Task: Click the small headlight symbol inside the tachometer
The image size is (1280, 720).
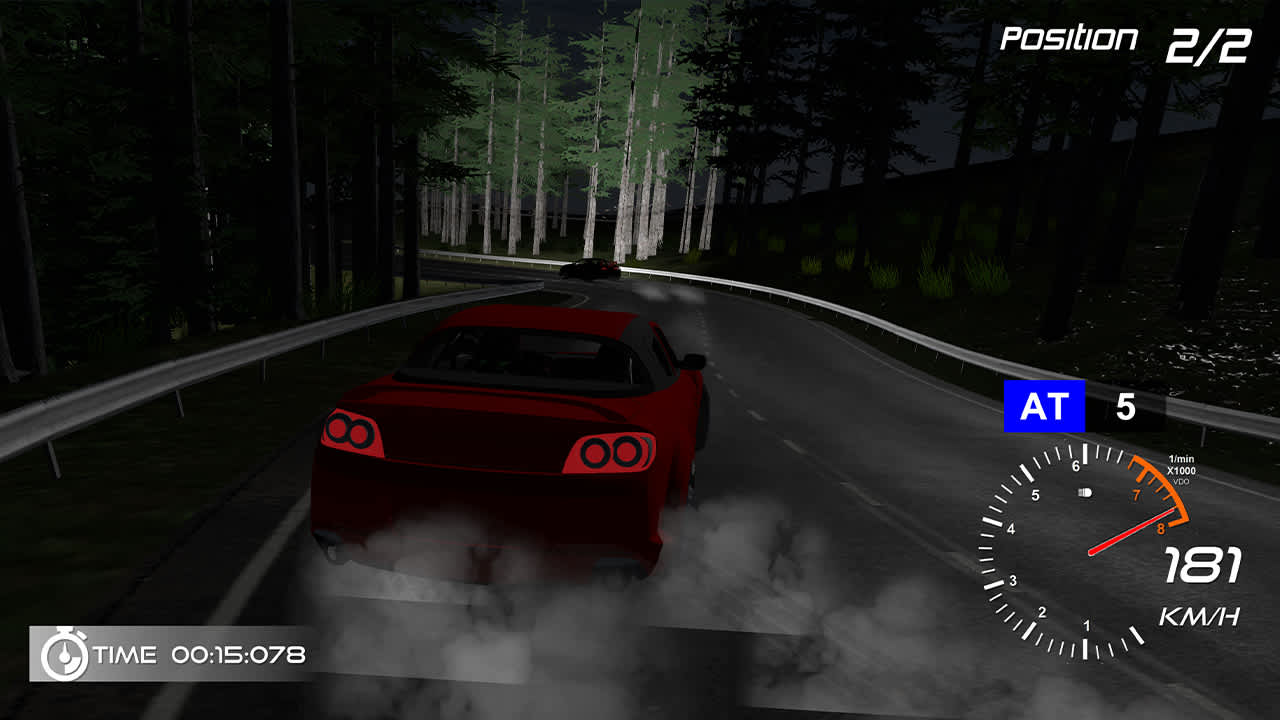Action: (x=1084, y=492)
